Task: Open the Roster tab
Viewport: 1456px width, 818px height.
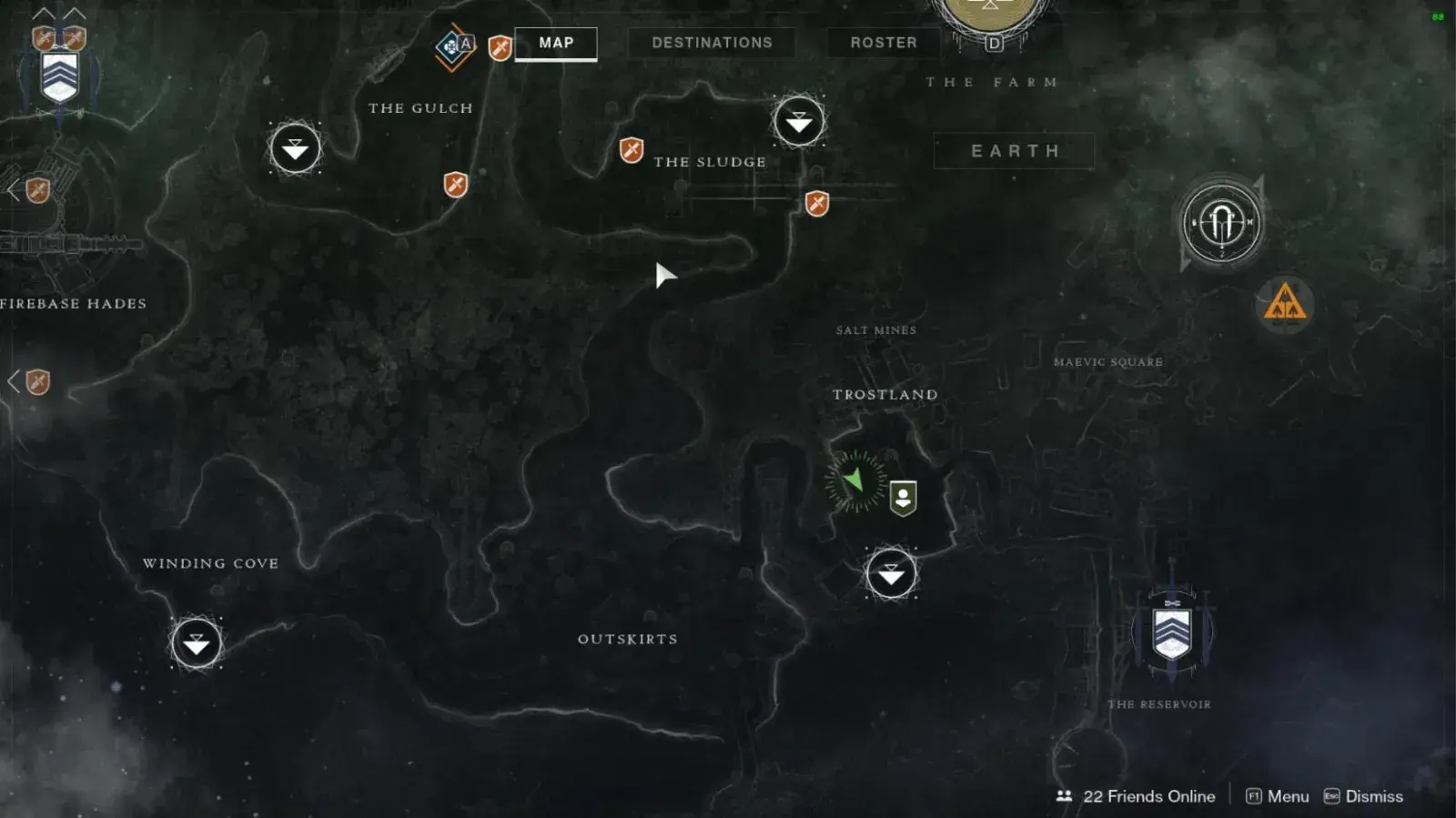Action: tap(883, 43)
